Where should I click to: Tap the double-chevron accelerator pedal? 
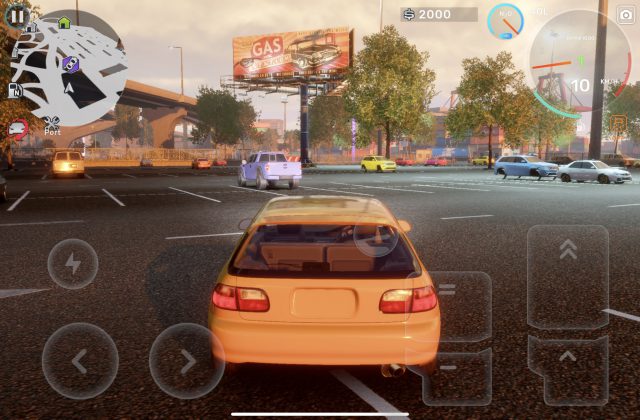567,277
